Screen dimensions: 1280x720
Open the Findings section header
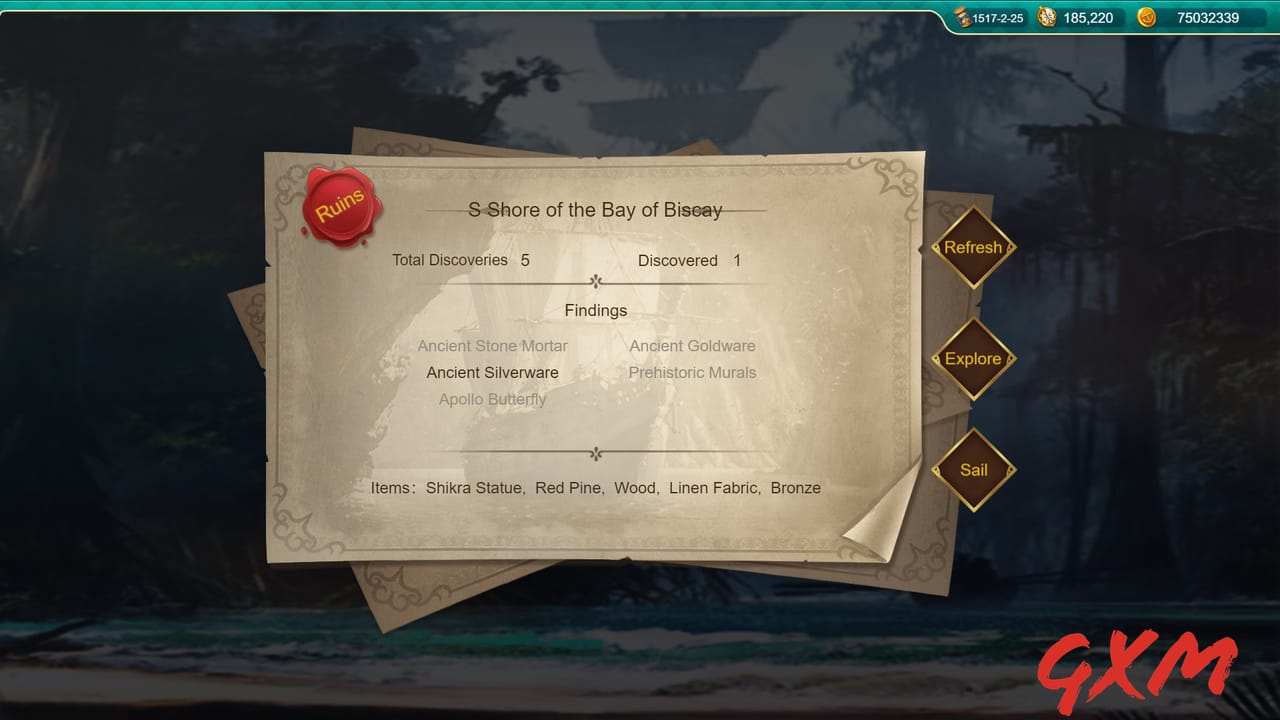595,311
